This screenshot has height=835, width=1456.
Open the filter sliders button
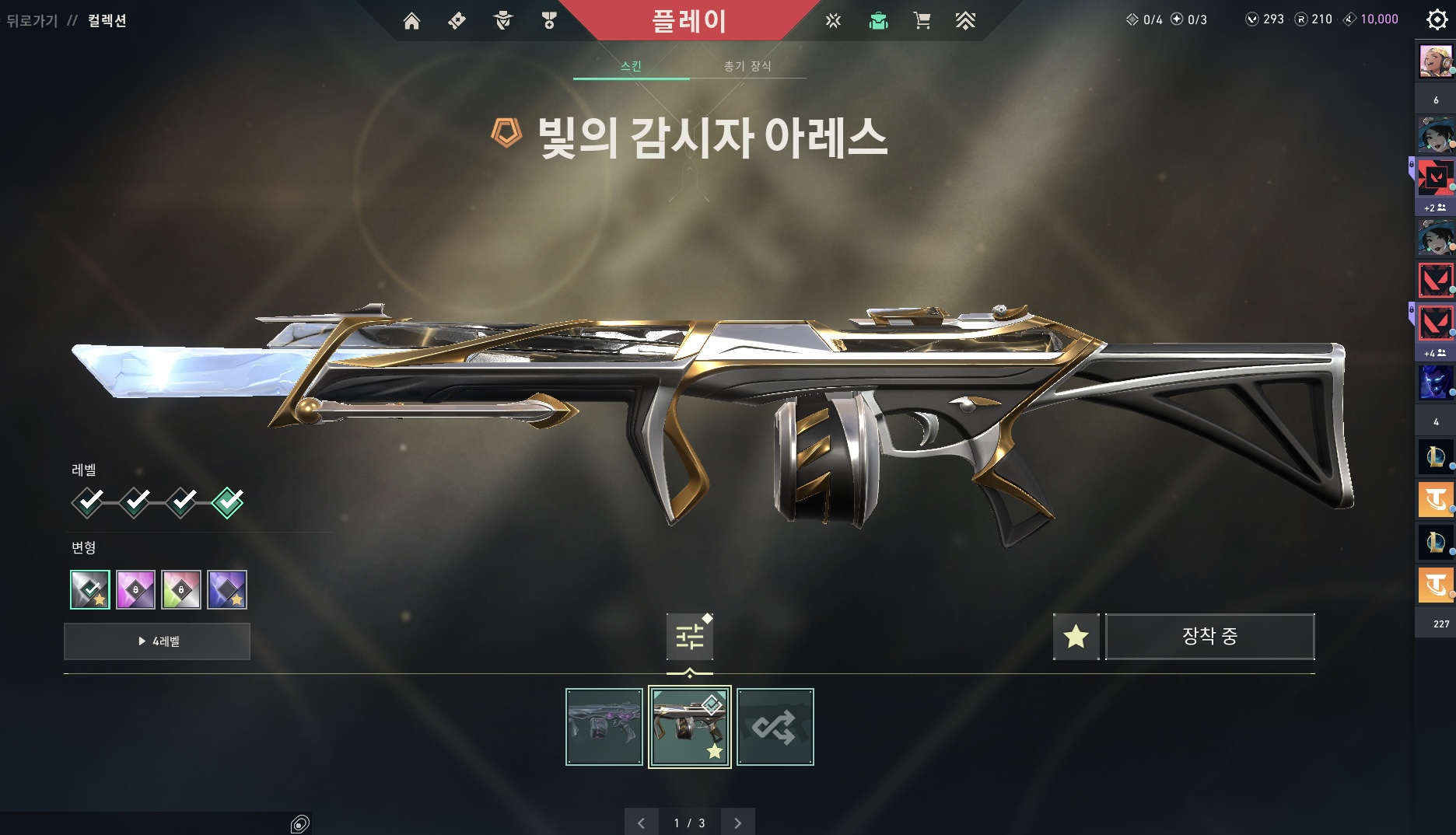tap(689, 637)
